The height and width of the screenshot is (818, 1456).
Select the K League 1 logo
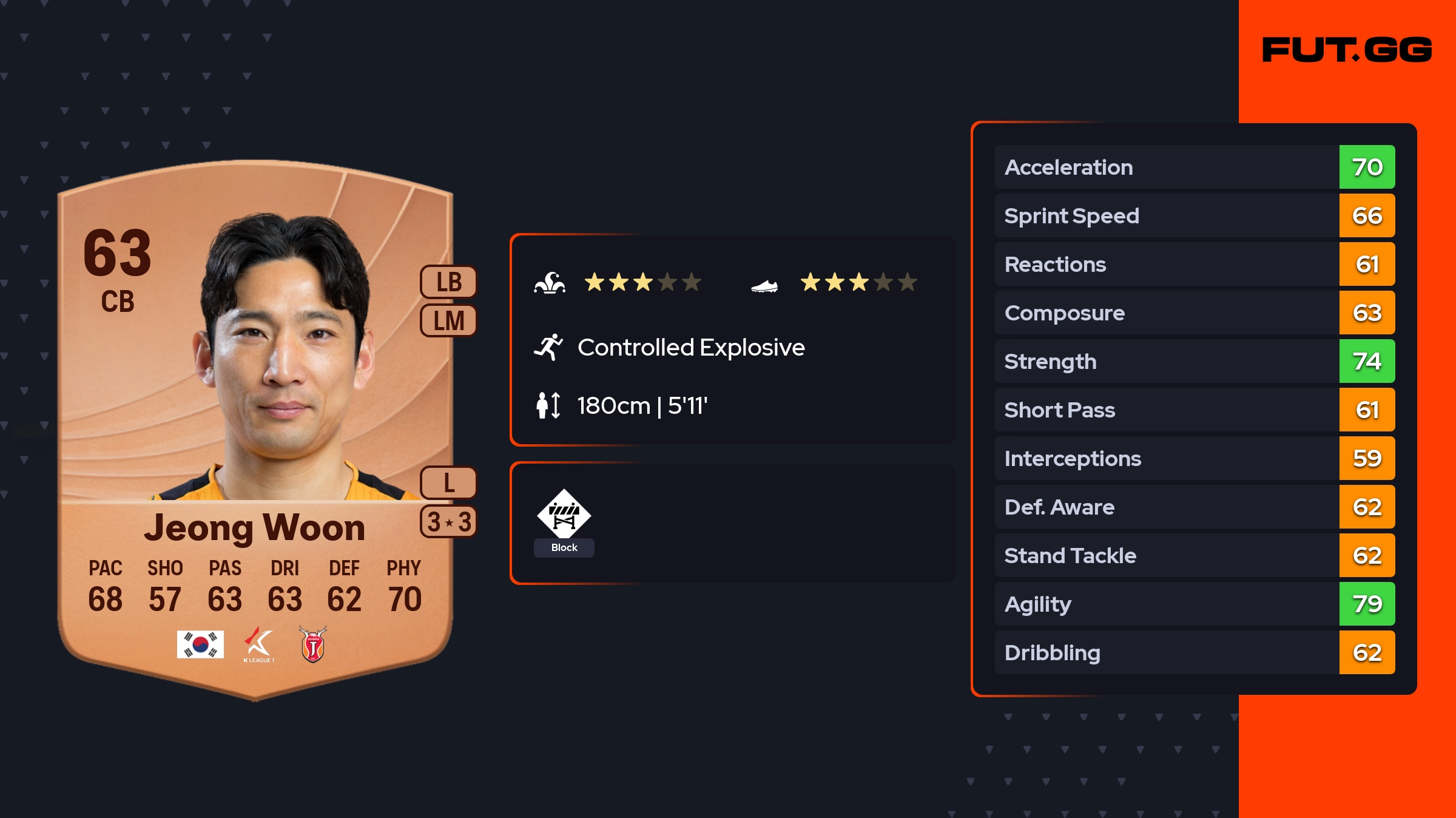pyautogui.click(x=259, y=644)
